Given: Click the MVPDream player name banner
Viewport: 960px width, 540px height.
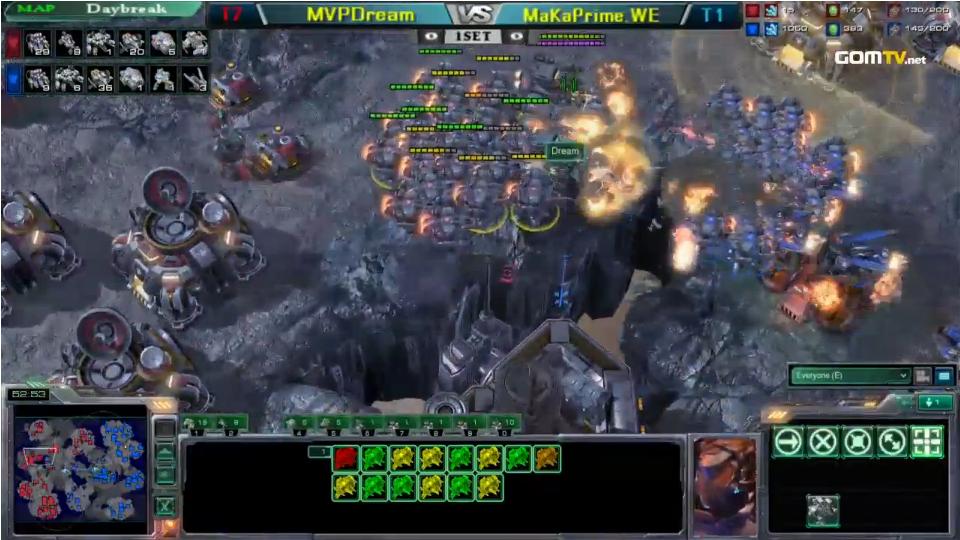Looking at the screenshot, I should [x=360, y=15].
